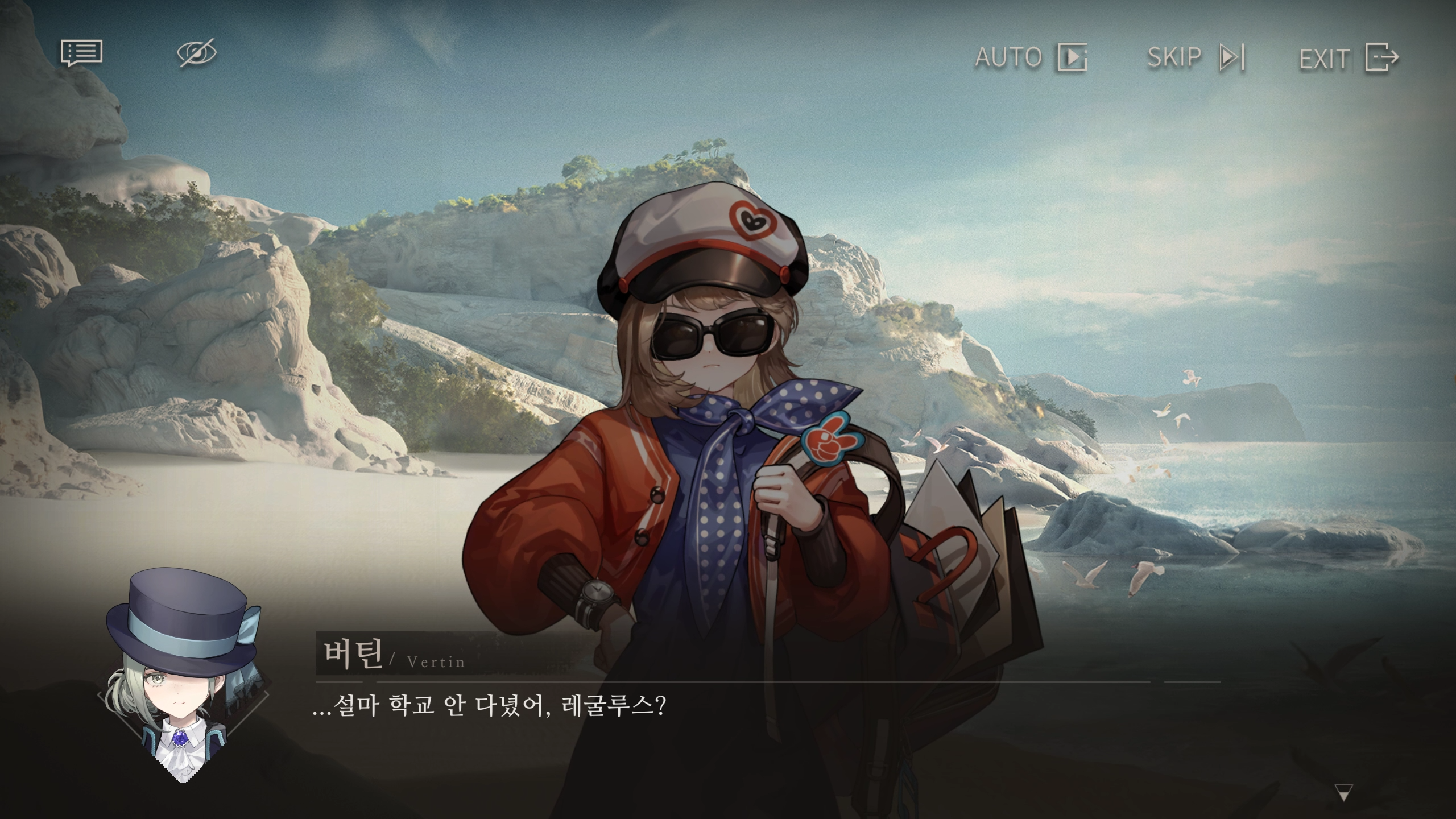Click the exit-door icon beside EXIT
Screen dimensions: 1456x819
point(1381,56)
